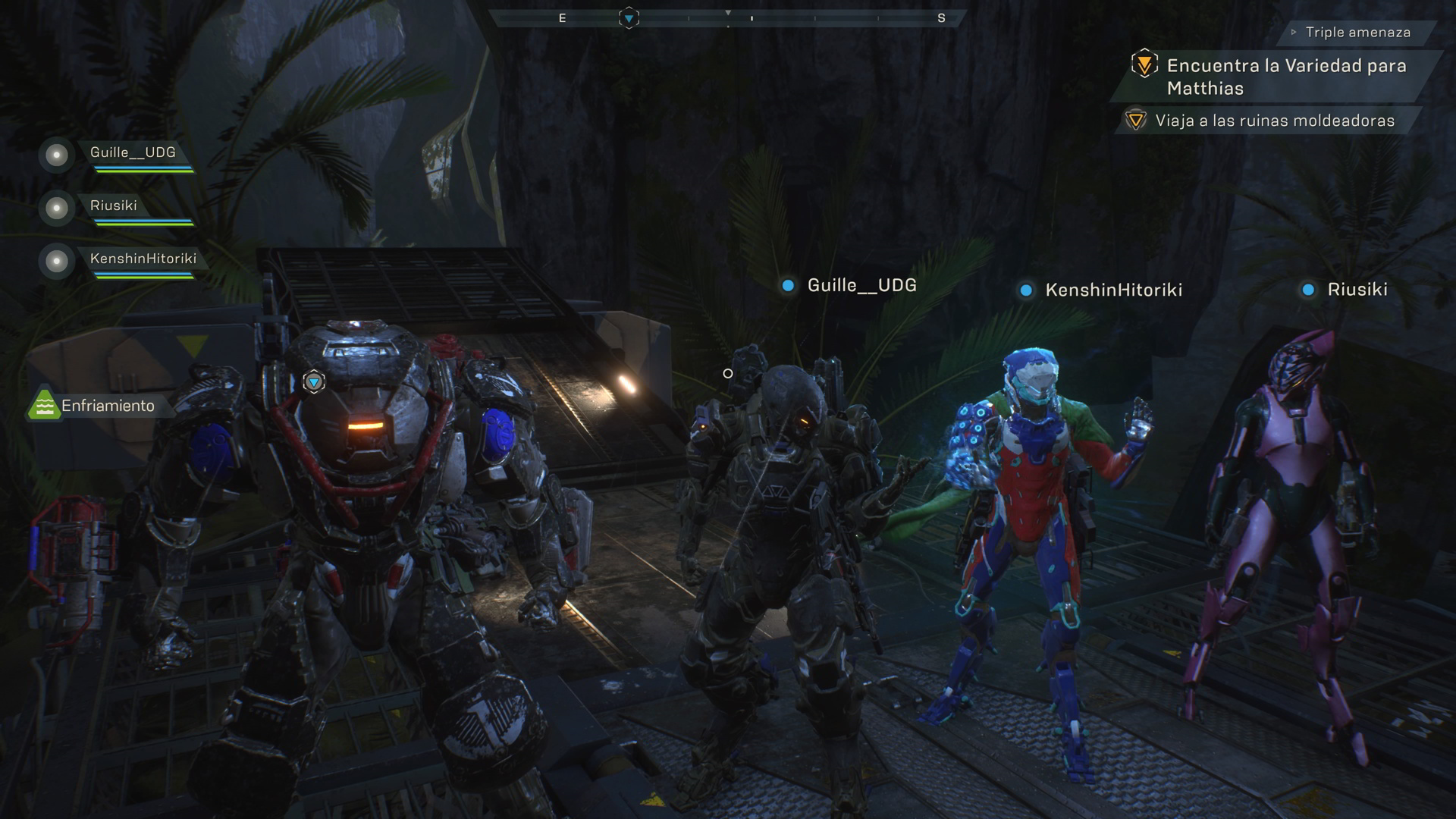Click the KenshinHitoriki nameplate above the javelin
The image size is (1456, 819).
[x=1112, y=290]
